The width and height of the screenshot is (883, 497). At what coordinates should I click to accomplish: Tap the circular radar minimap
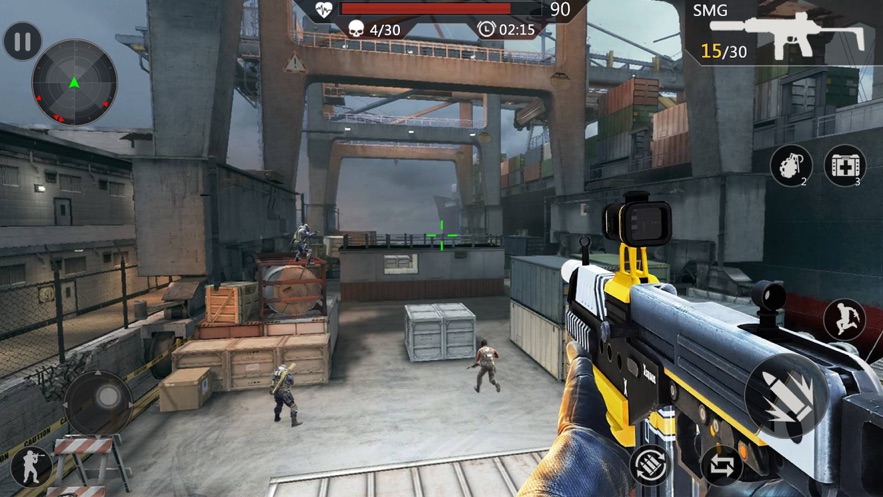point(74,83)
